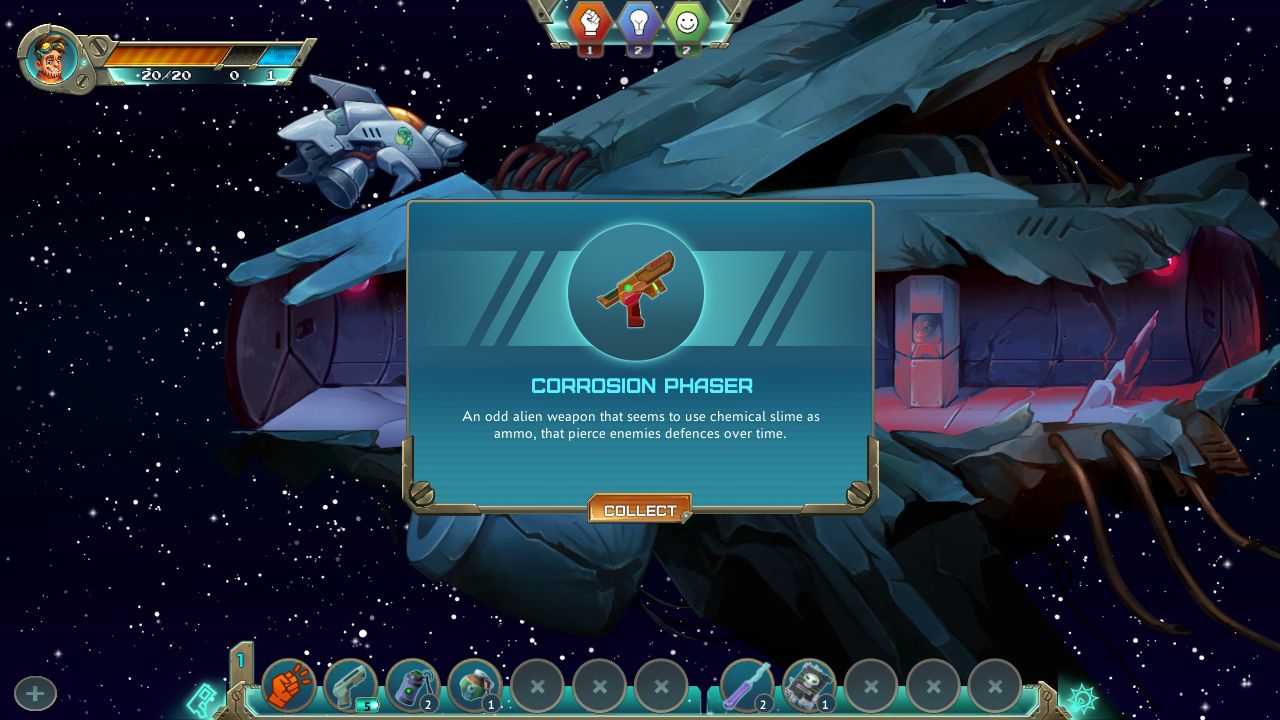The width and height of the screenshot is (1280, 720).
Task: Select the green smiley charisma stat hexagon
Action: 686,20
